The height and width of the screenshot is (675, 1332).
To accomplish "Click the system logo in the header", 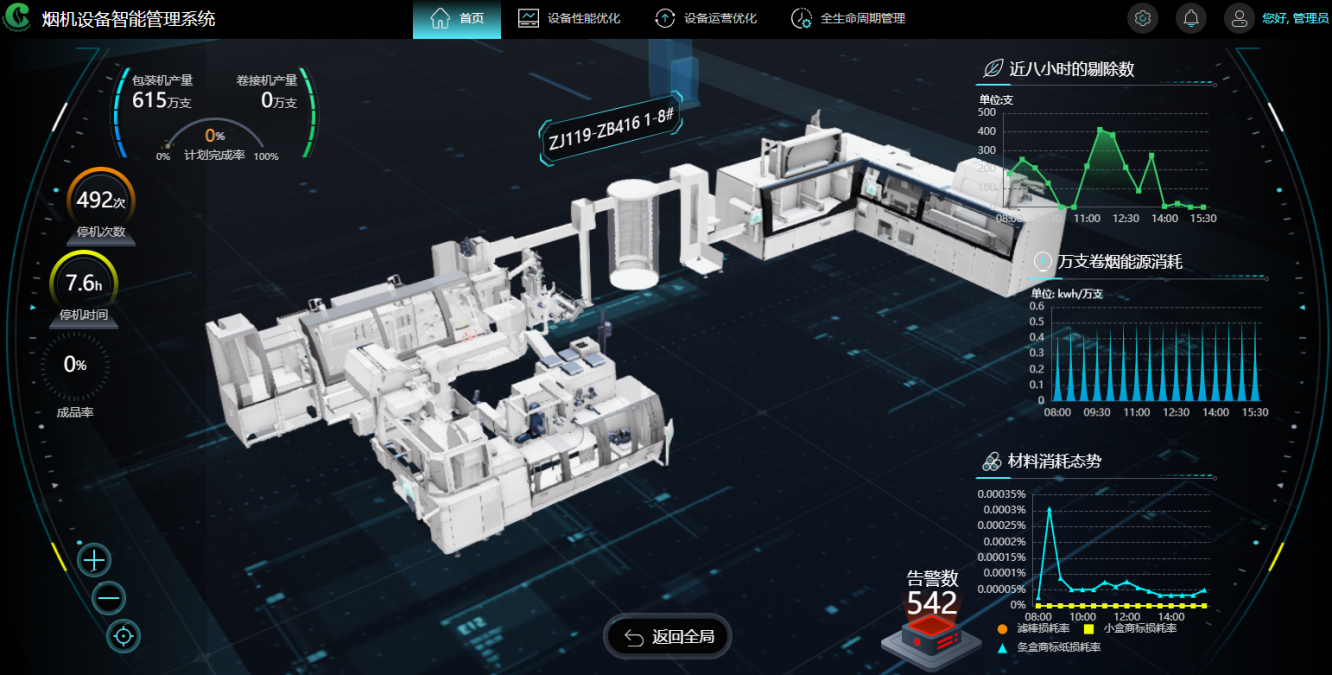I will [18, 19].
